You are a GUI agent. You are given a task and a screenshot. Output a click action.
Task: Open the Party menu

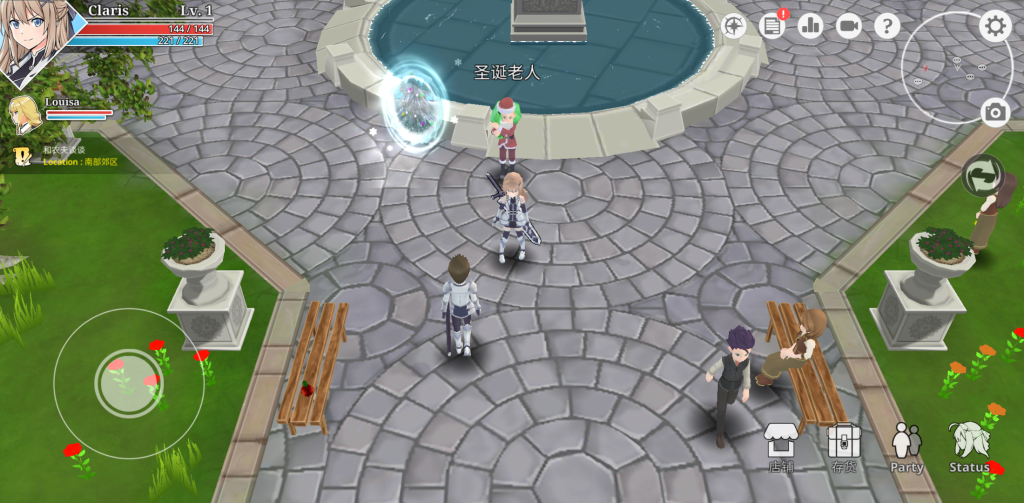tap(907, 446)
